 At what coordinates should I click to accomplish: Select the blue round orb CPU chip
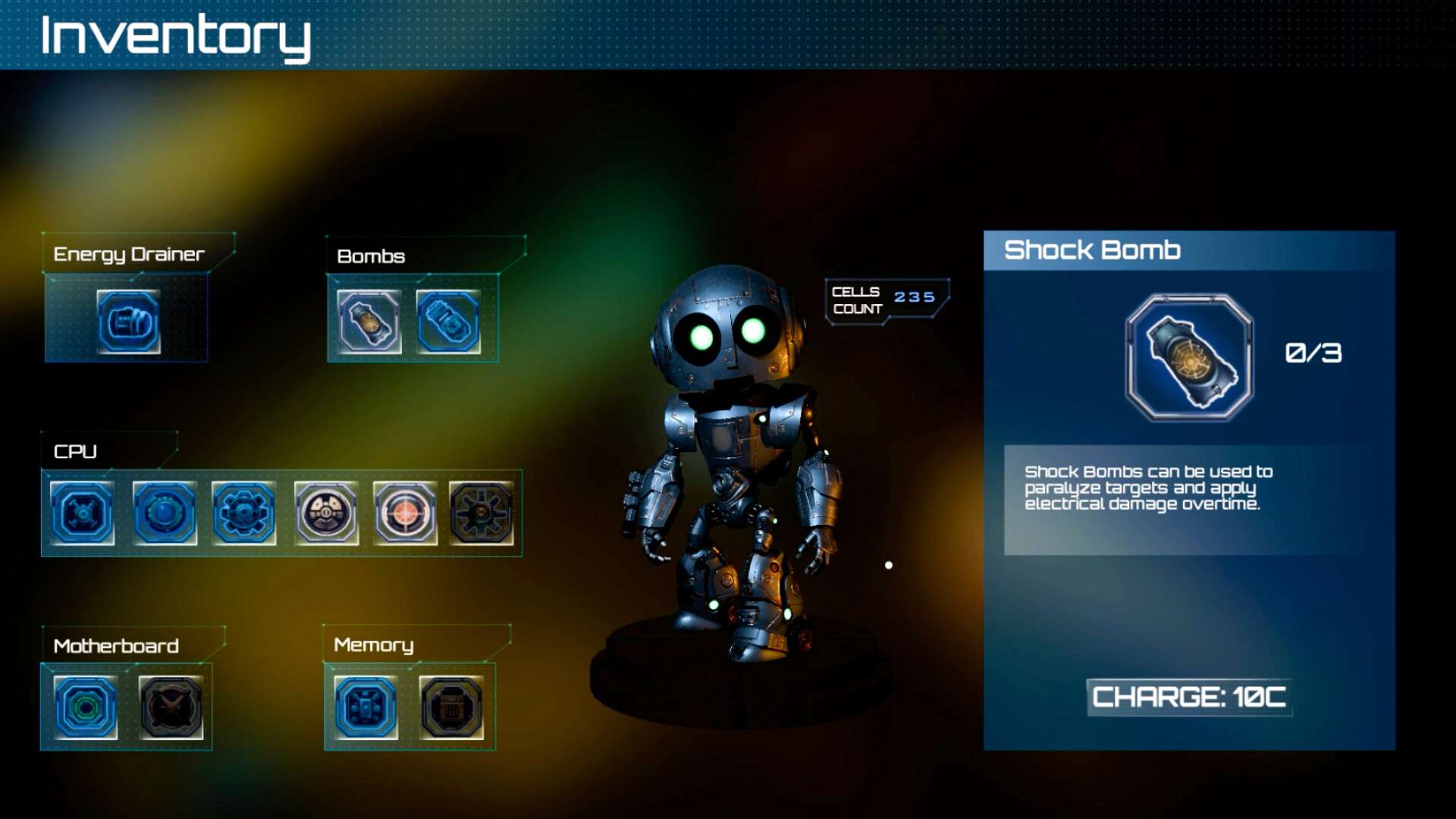(165, 513)
